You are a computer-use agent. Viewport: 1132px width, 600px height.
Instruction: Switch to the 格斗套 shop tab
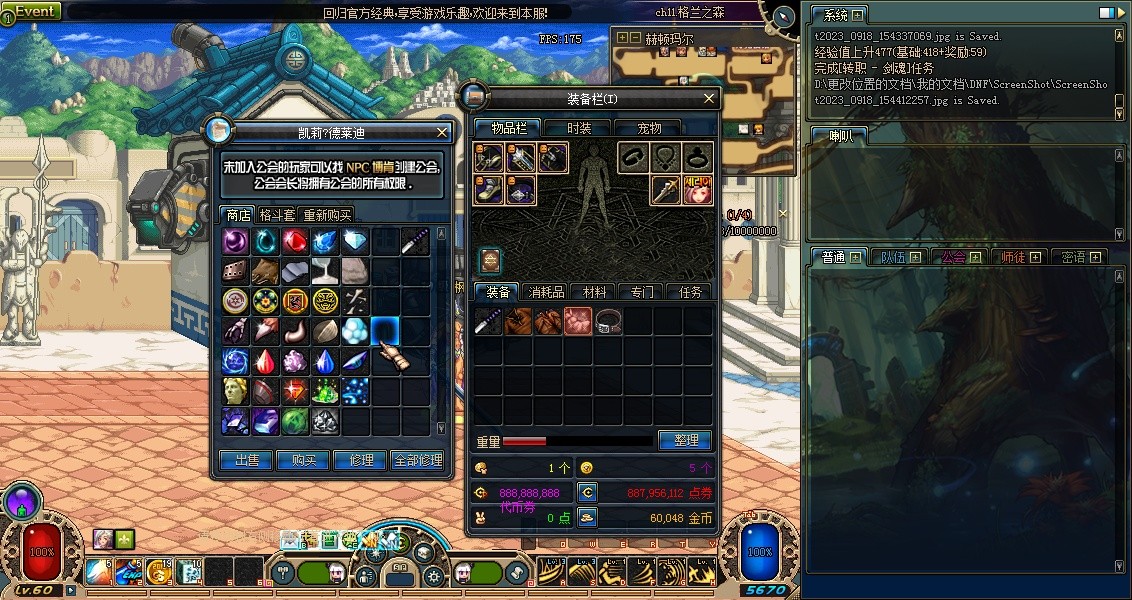pos(277,215)
